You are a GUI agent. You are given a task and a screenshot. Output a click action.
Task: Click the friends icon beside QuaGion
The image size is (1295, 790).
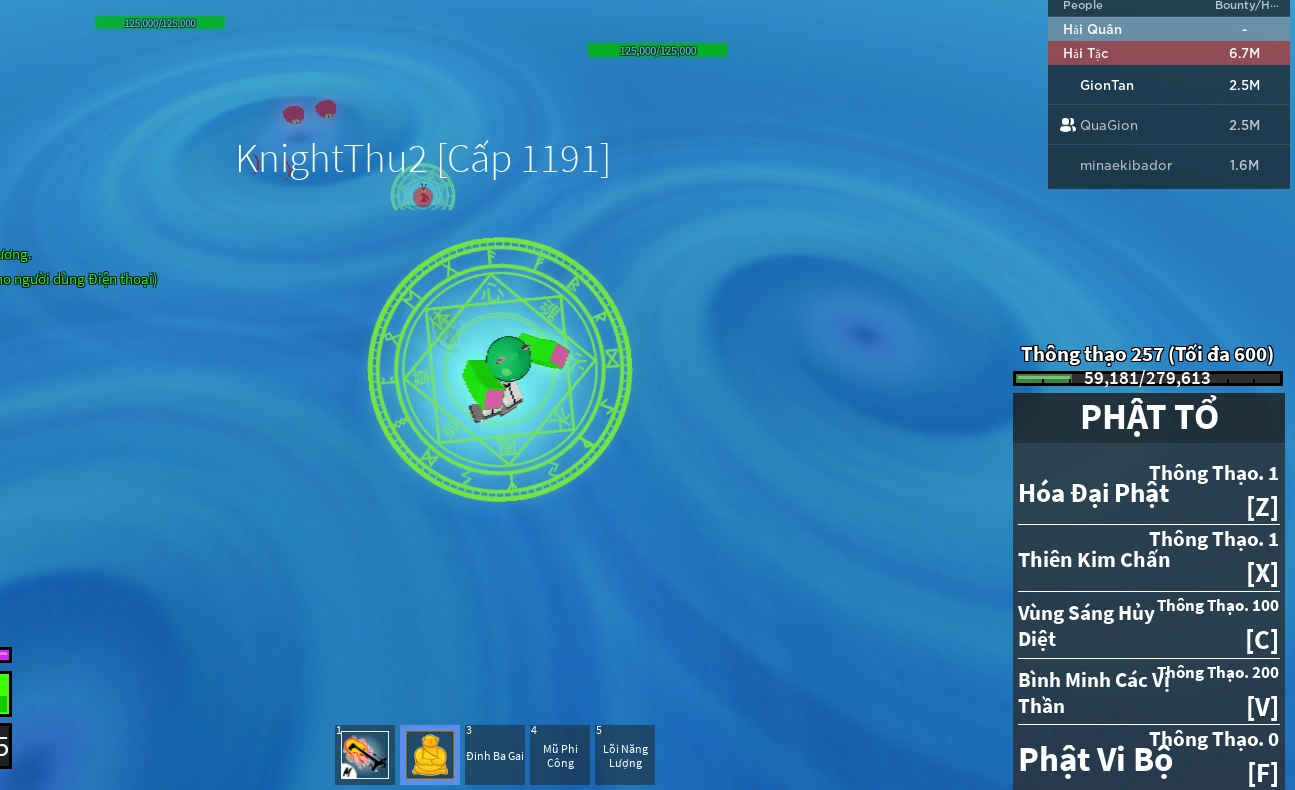1068,125
